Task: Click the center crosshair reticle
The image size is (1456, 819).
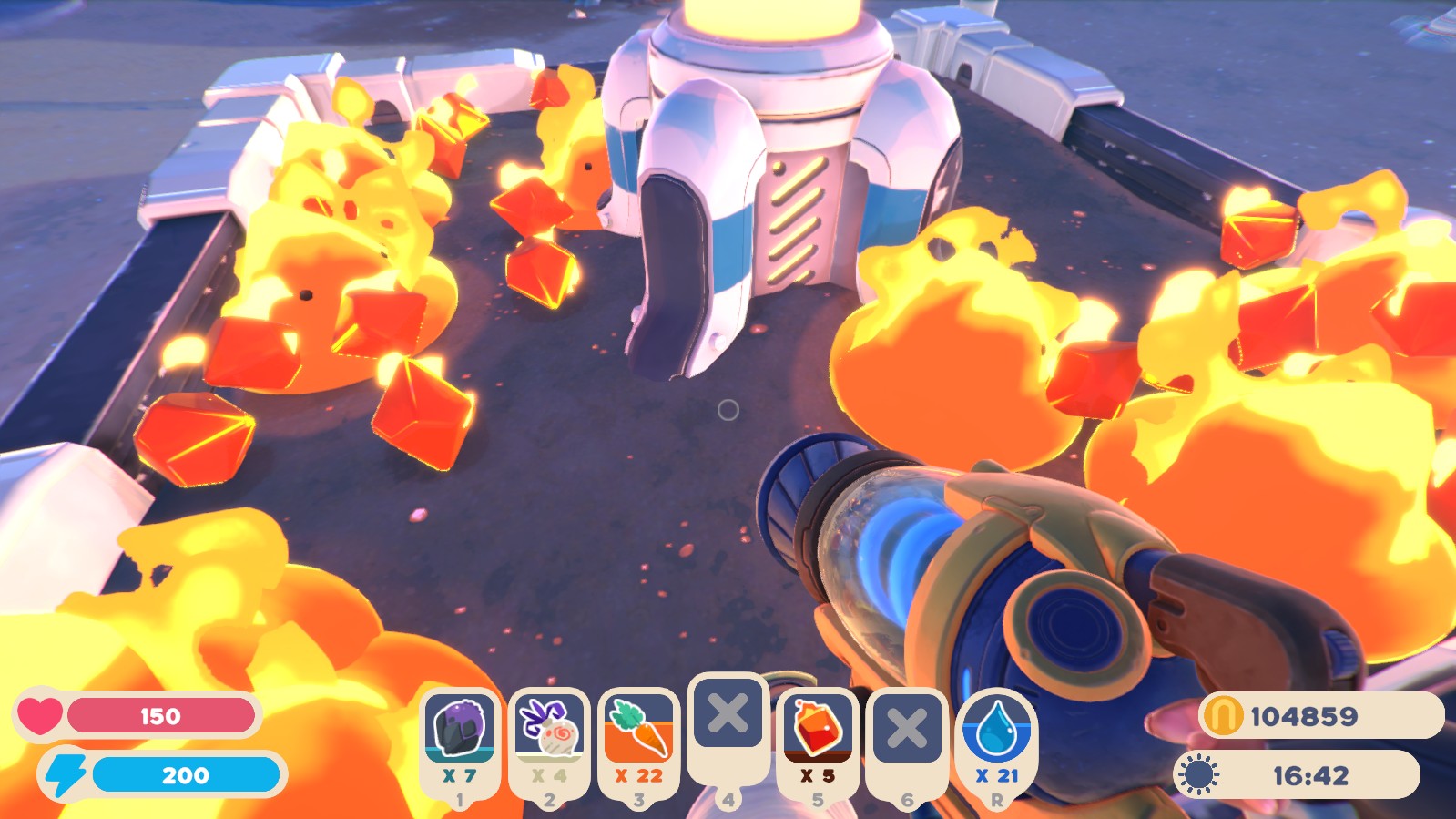Action: (x=728, y=412)
